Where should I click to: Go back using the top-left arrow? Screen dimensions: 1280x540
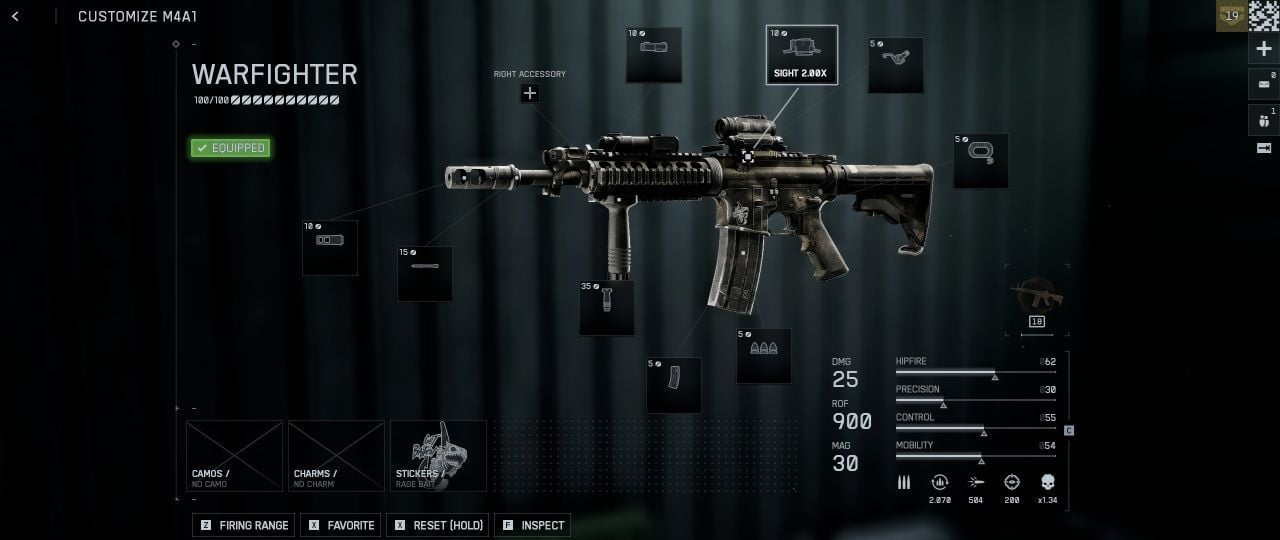pos(15,16)
